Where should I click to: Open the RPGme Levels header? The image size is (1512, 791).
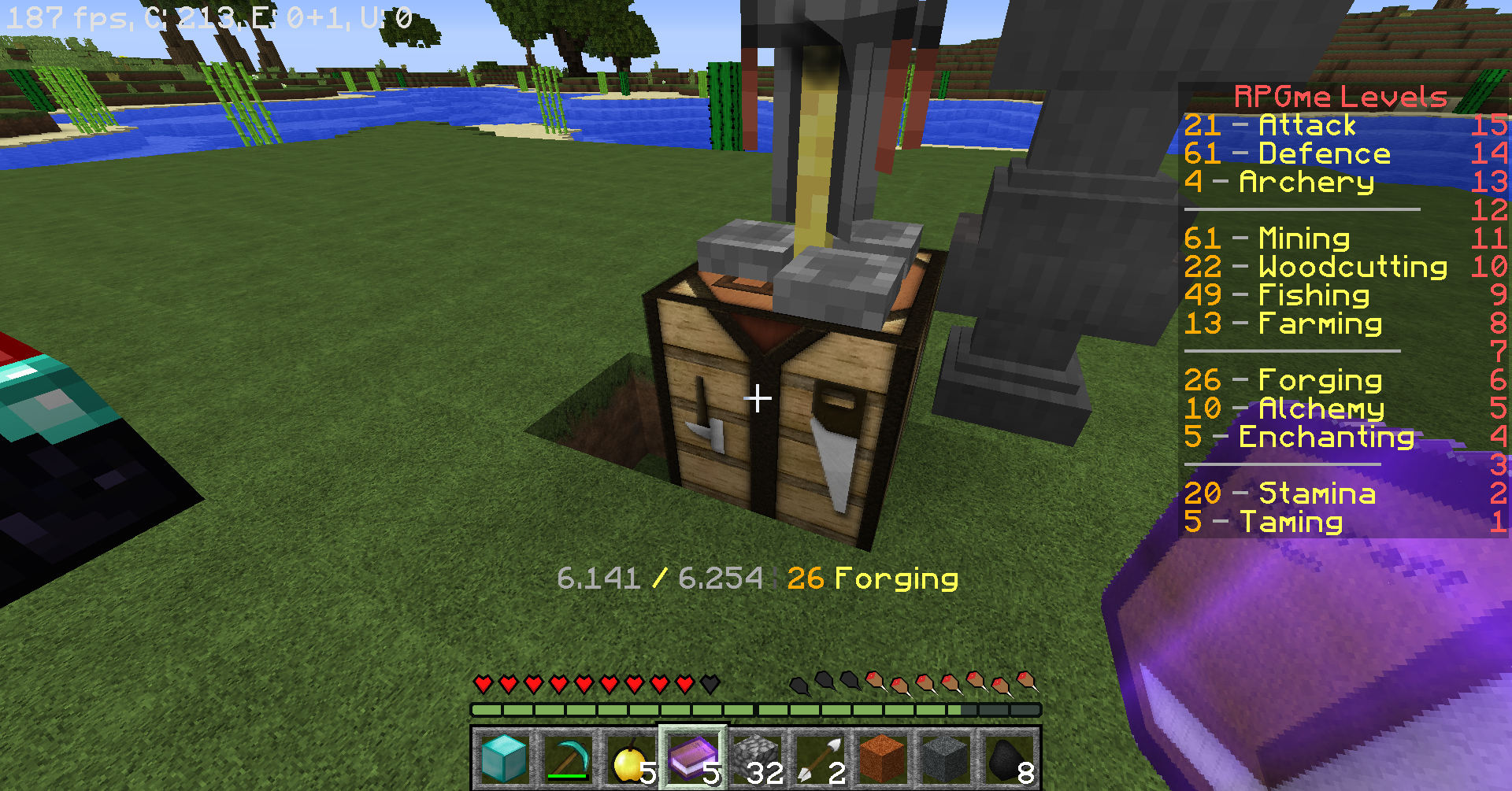[x=1339, y=96]
